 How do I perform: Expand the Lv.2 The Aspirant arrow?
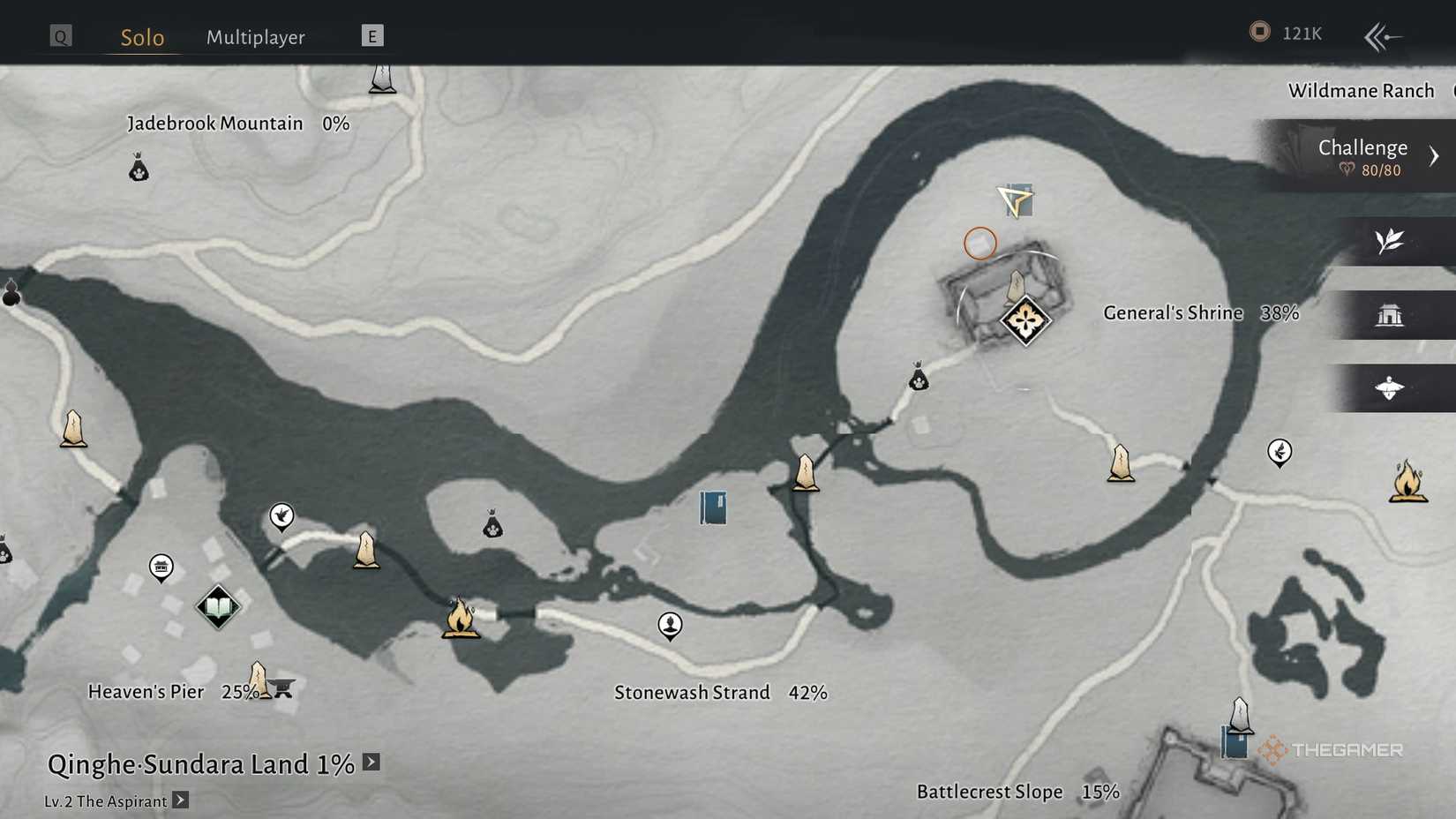(x=181, y=800)
